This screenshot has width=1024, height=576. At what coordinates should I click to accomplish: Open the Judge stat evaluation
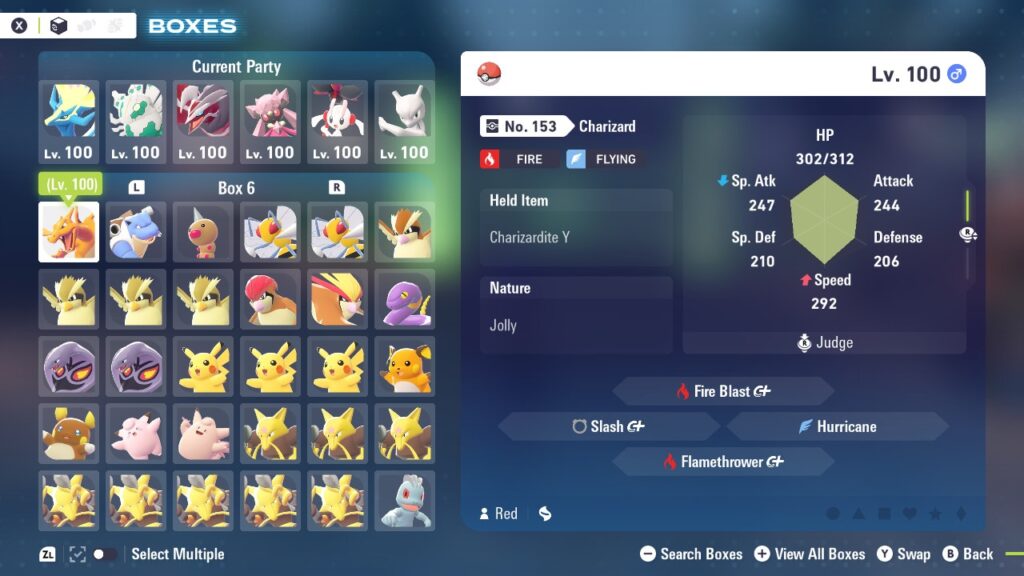[825, 342]
